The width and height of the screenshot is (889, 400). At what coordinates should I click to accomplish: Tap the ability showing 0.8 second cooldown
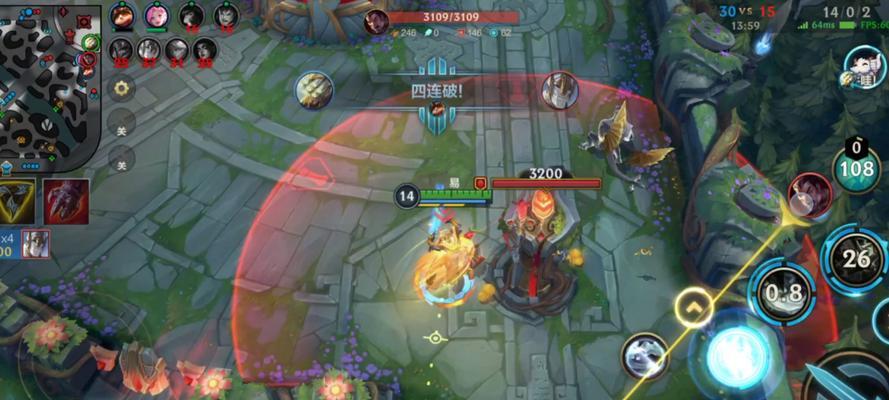click(x=782, y=293)
